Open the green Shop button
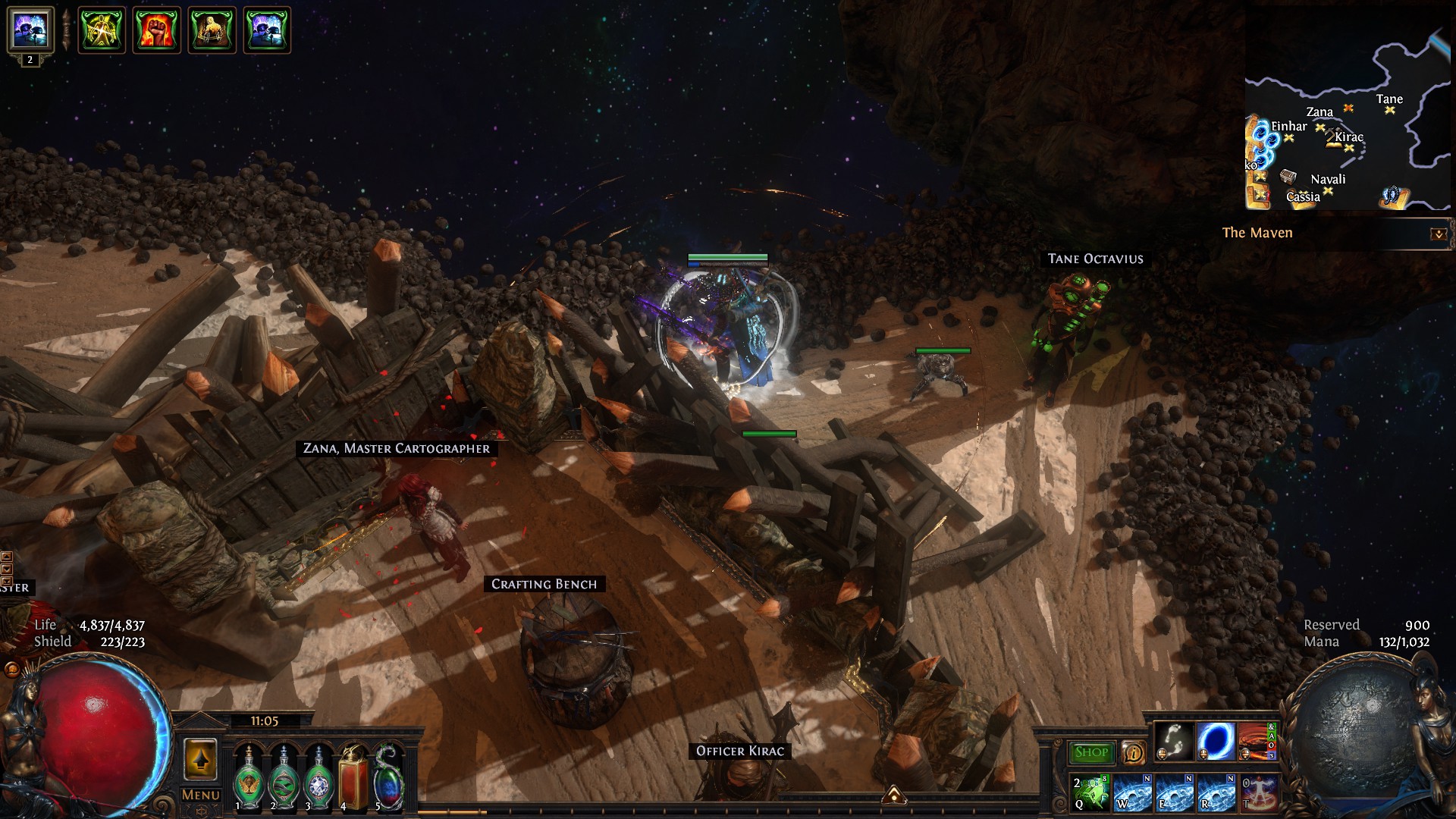 tap(1090, 752)
